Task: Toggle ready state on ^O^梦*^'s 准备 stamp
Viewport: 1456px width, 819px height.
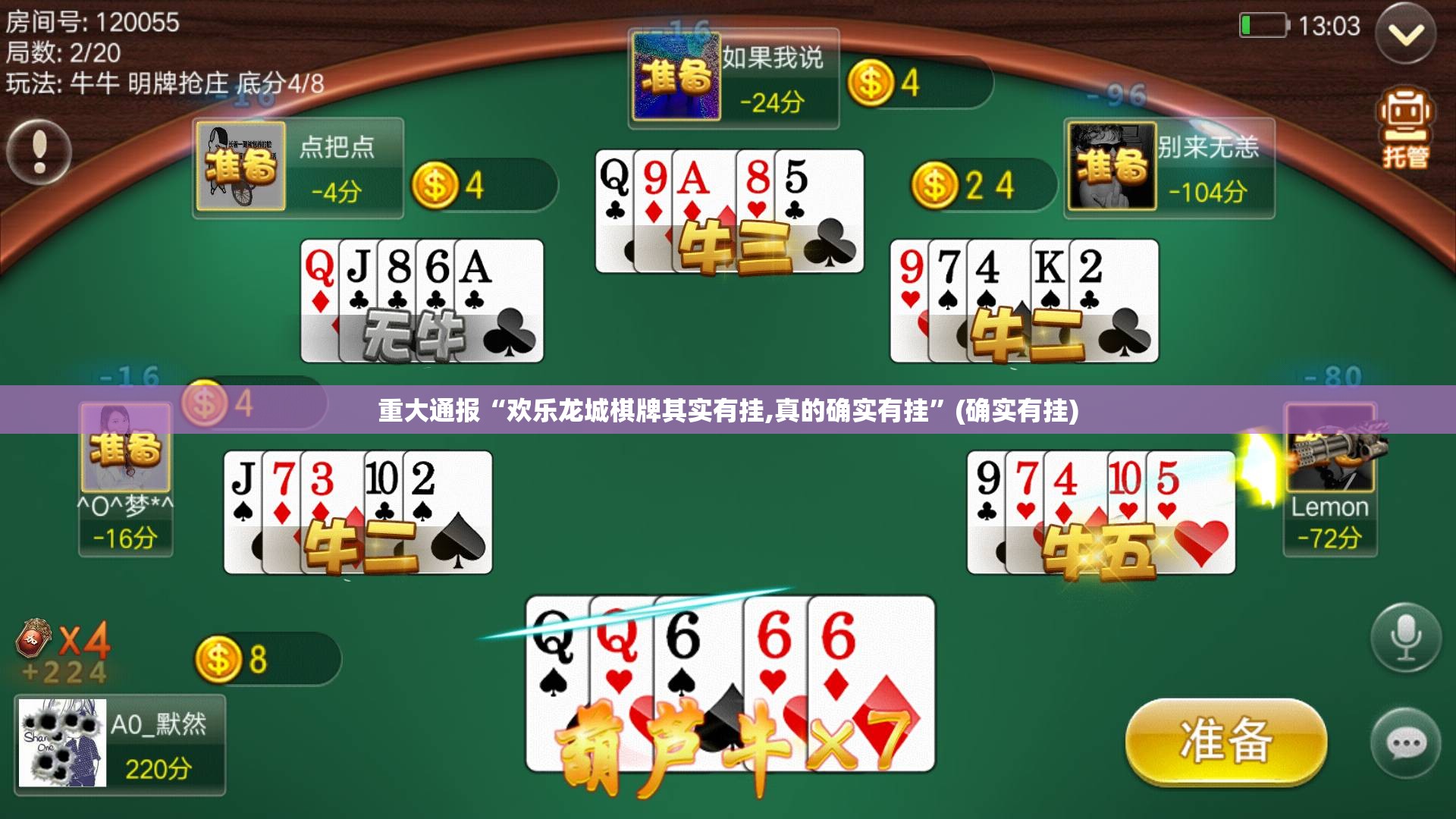Action: [127, 446]
